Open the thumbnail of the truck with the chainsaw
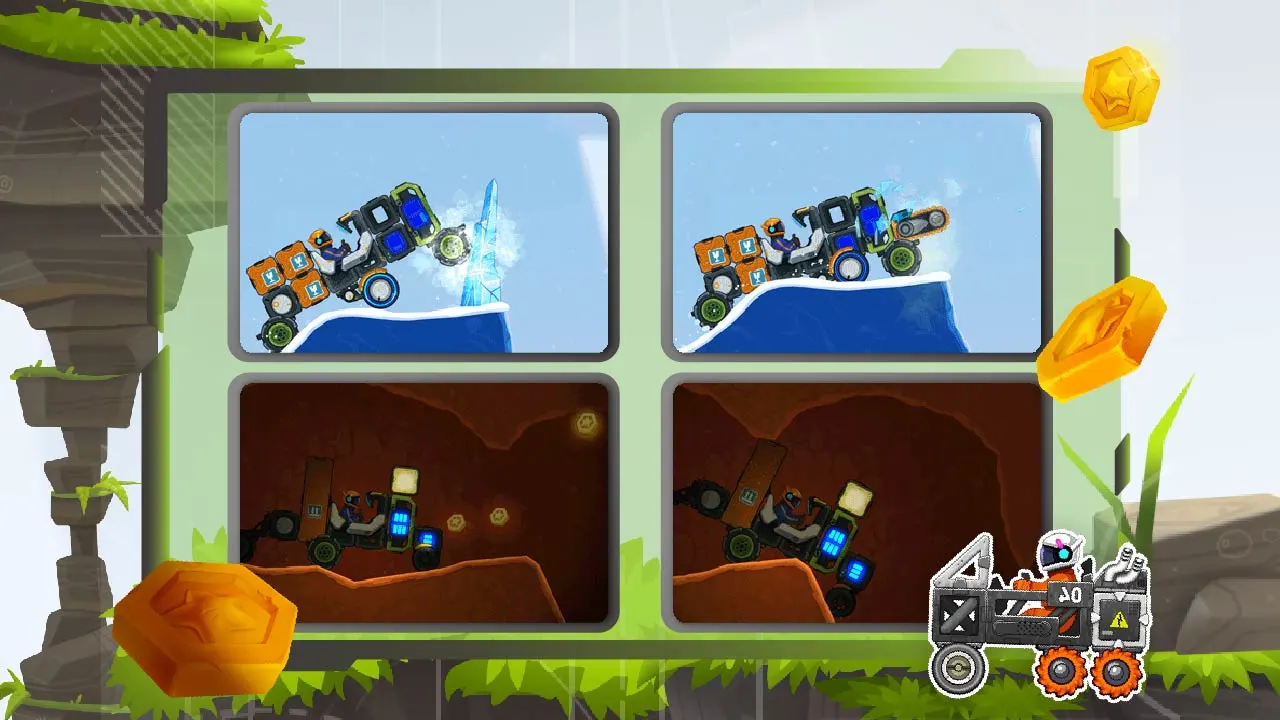The width and height of the screenshot is (1280, 720). (x=856, y=232)
